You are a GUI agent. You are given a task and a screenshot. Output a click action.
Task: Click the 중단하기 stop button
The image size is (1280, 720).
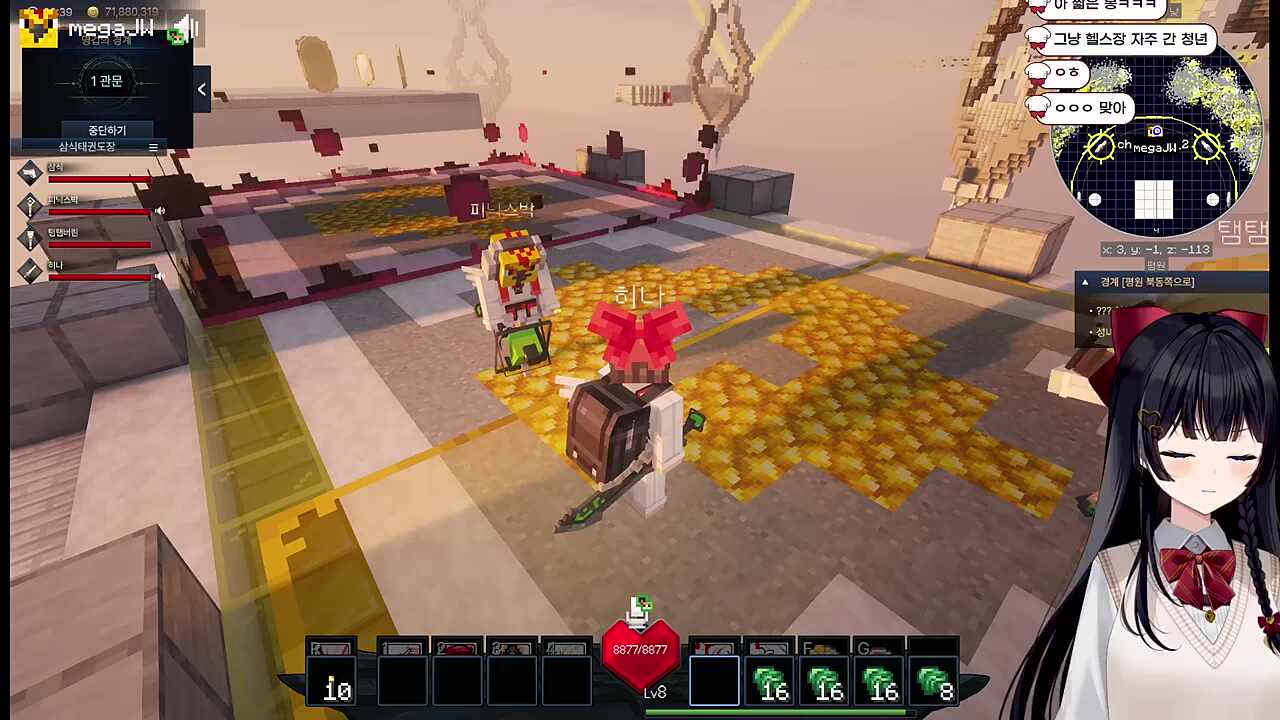point(107,130)
